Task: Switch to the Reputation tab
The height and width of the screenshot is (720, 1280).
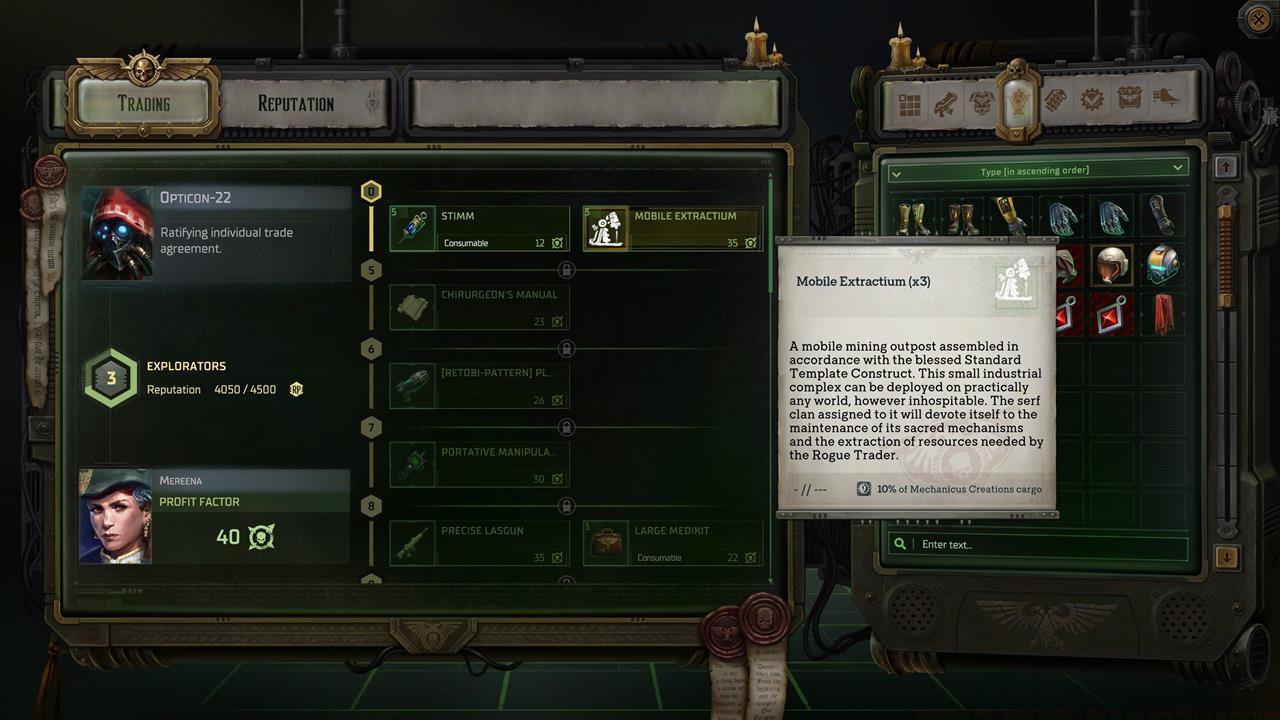Action: tap(296, 104)
